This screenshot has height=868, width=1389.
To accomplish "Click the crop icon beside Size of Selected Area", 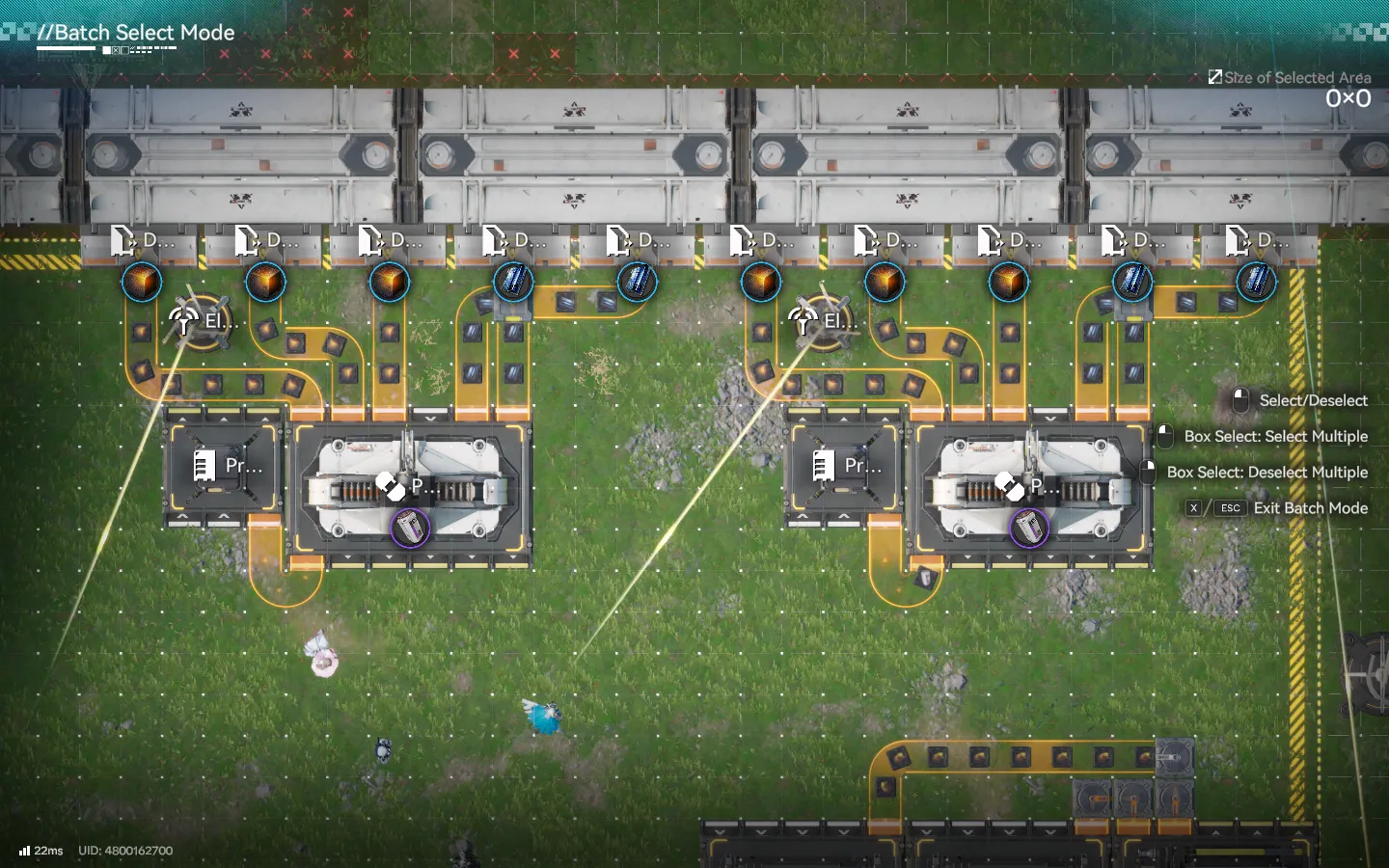I will (1215, 76).
